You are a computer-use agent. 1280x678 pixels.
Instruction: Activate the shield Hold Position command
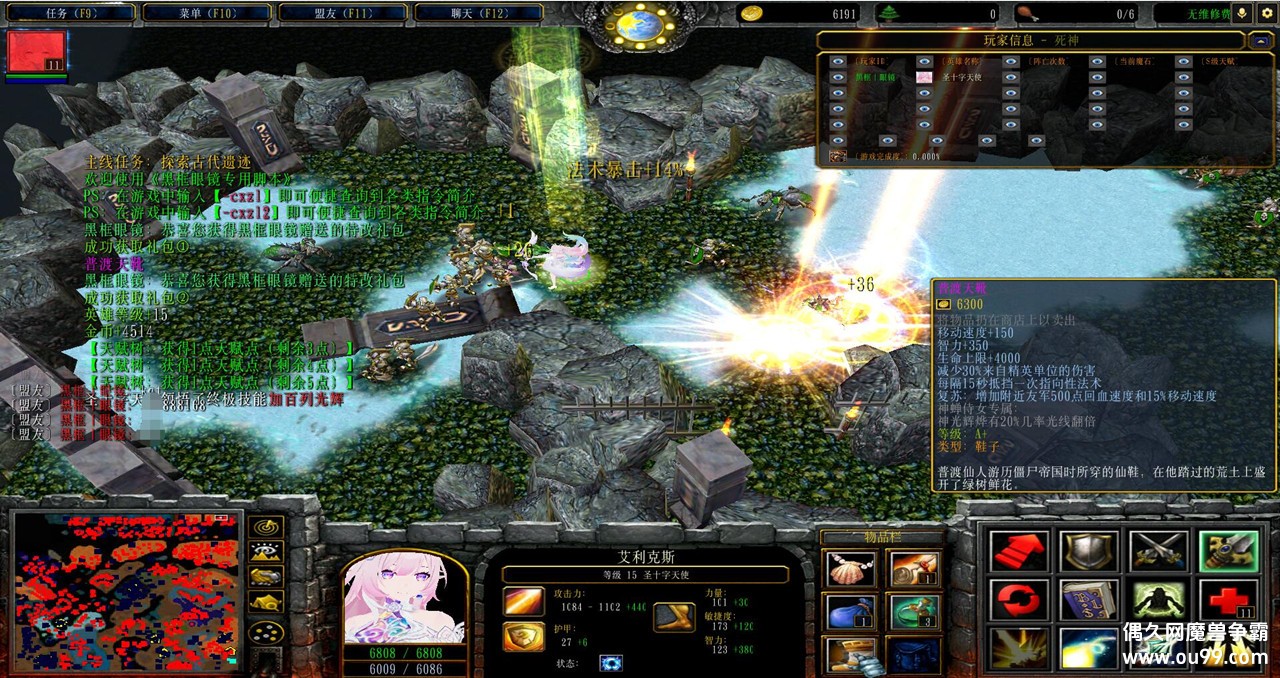click(1089, 551)
